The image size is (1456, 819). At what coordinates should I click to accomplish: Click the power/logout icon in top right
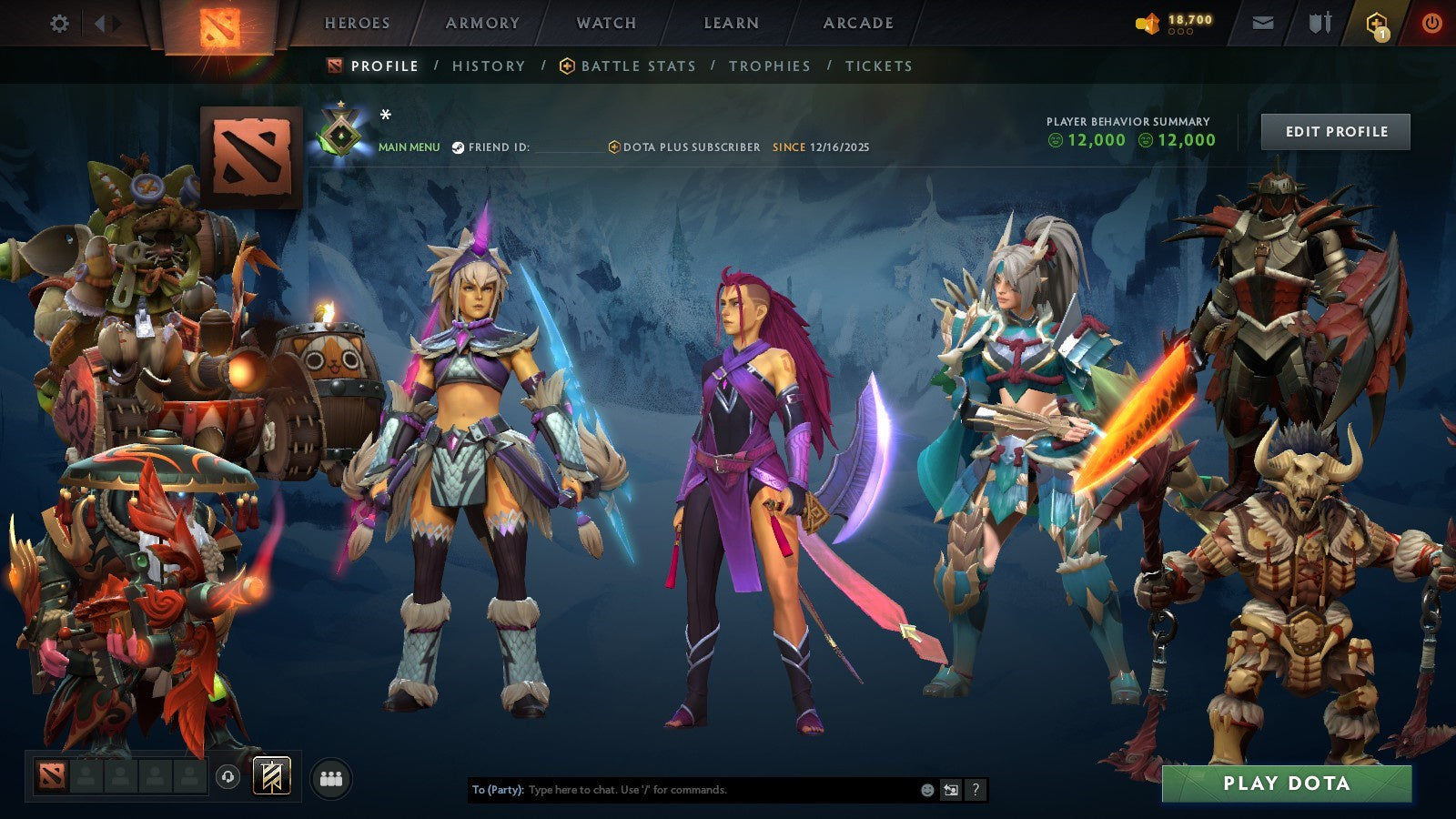[x=1431, y=24]
